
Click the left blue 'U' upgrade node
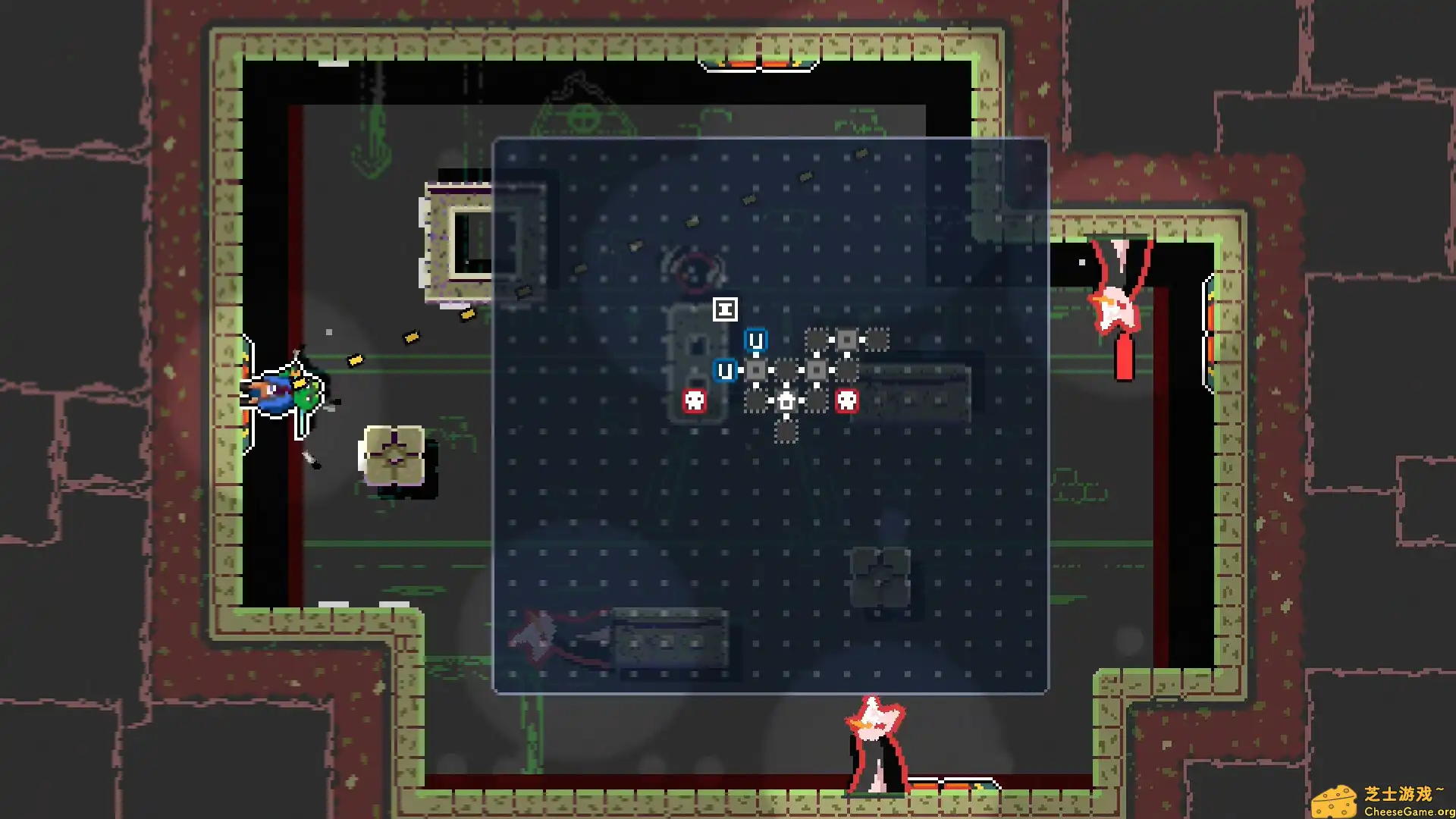725,370
